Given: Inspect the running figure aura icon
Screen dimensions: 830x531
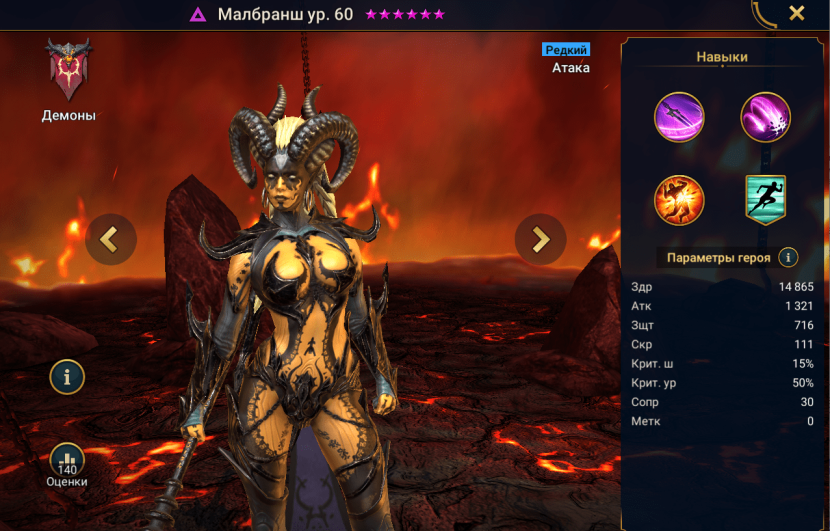Looking at the screenshot, I should click(x=765, y=200).
